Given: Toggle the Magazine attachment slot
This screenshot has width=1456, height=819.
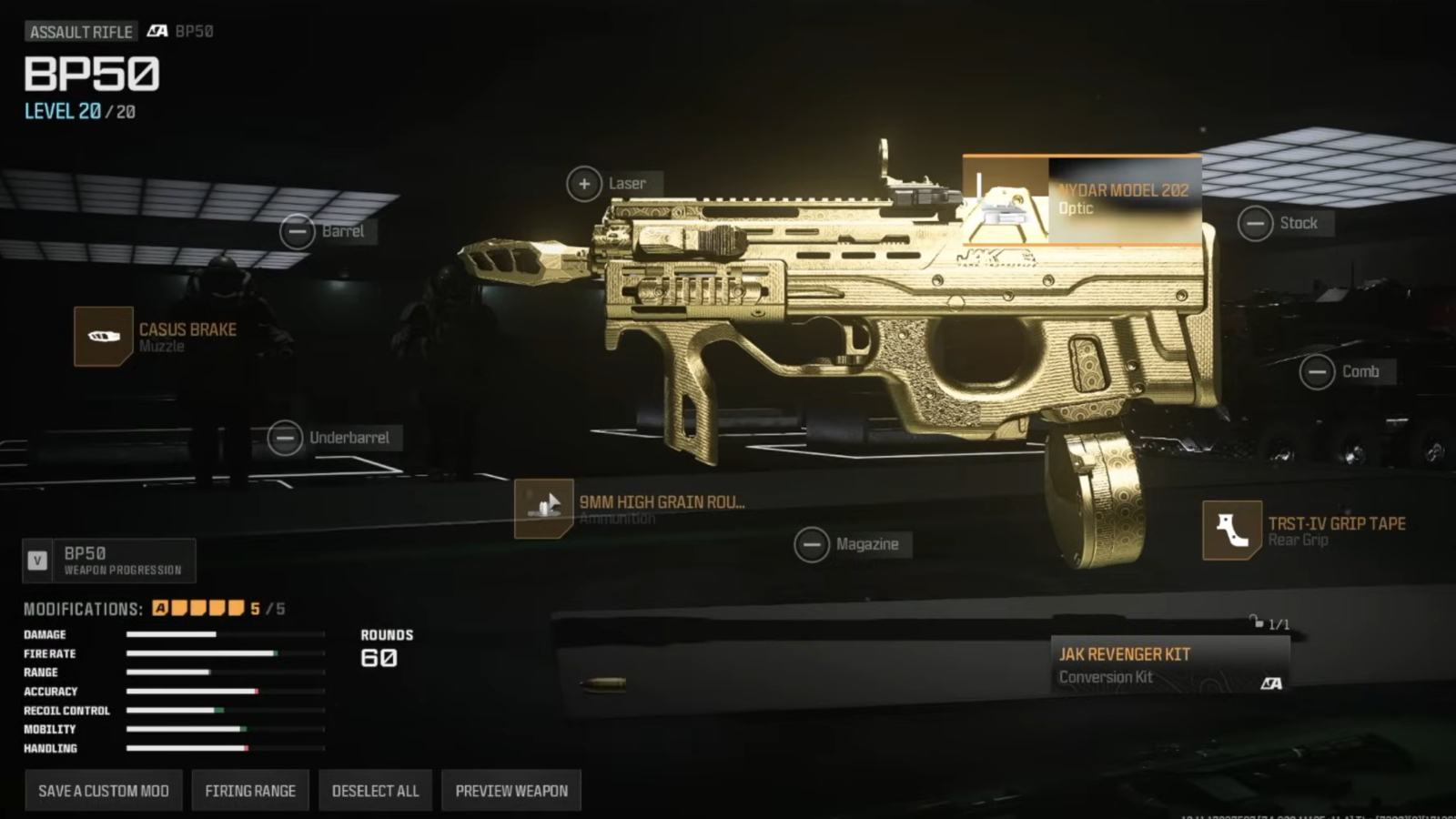Looking at the screenshot, I should pos(813,543).
